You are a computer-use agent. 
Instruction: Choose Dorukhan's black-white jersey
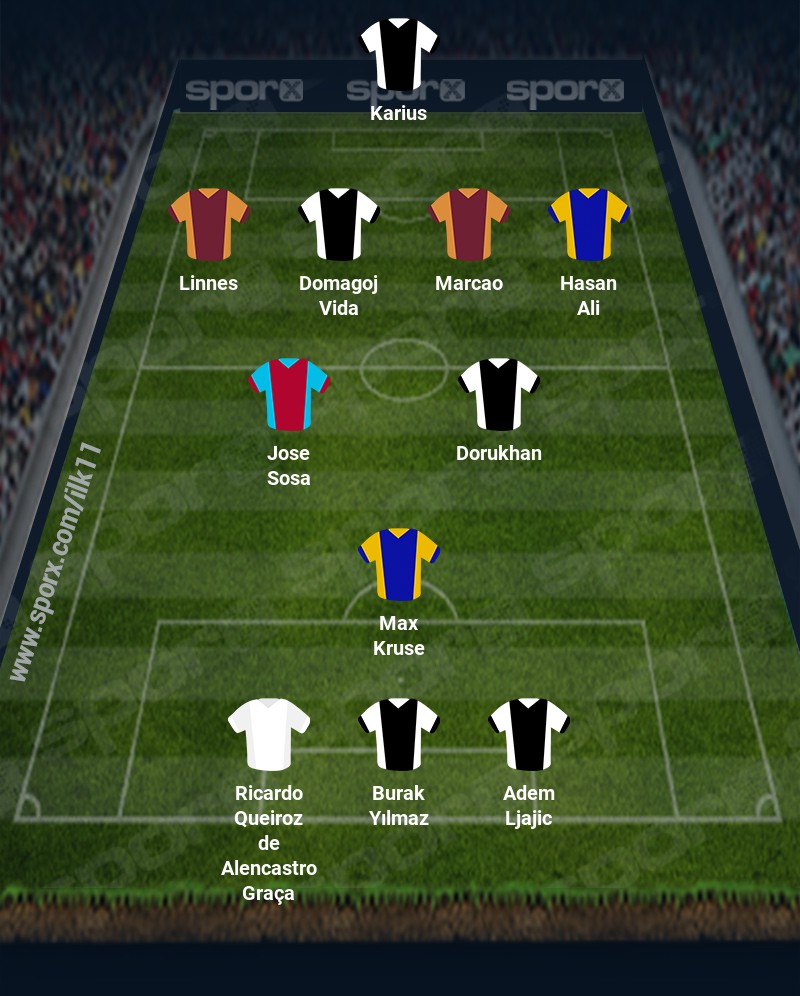499,394
